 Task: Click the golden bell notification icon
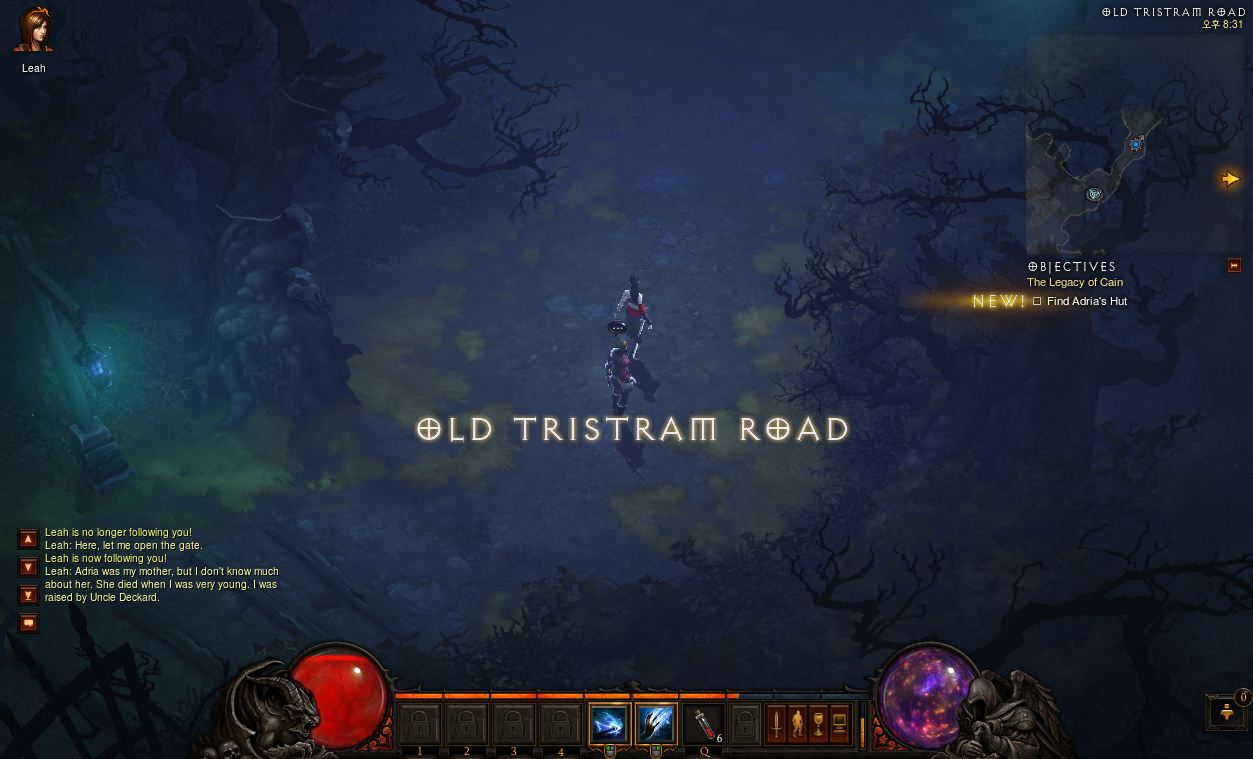point(1227,712)
